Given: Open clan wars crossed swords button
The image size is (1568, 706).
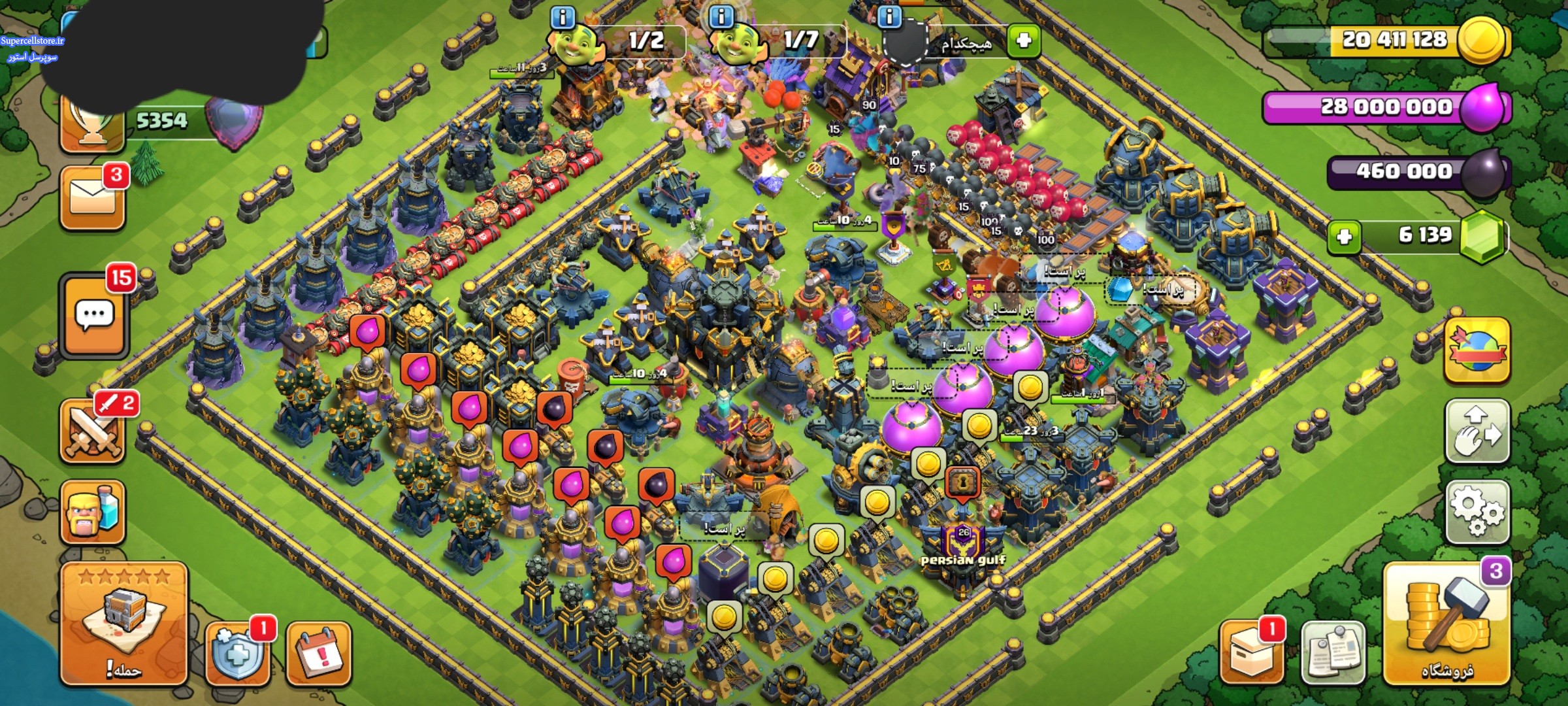Looking at the screenshot, I should pyautogui.click(x=92, y=431).
